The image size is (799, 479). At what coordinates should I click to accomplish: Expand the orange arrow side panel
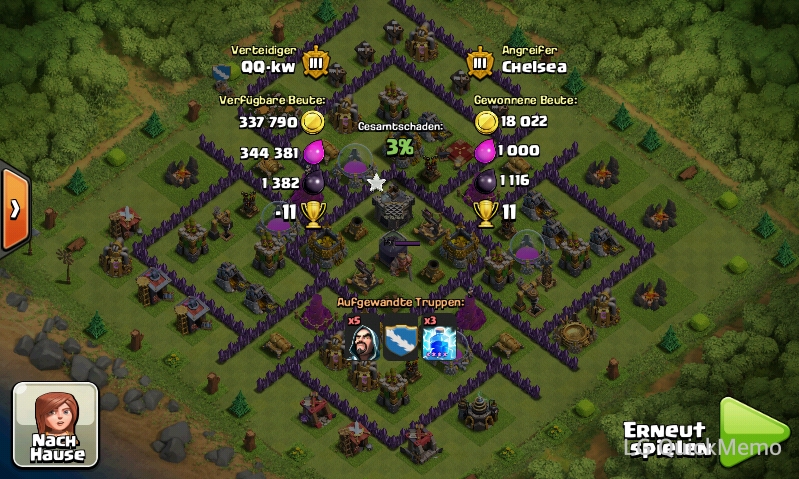coord(15,209)
